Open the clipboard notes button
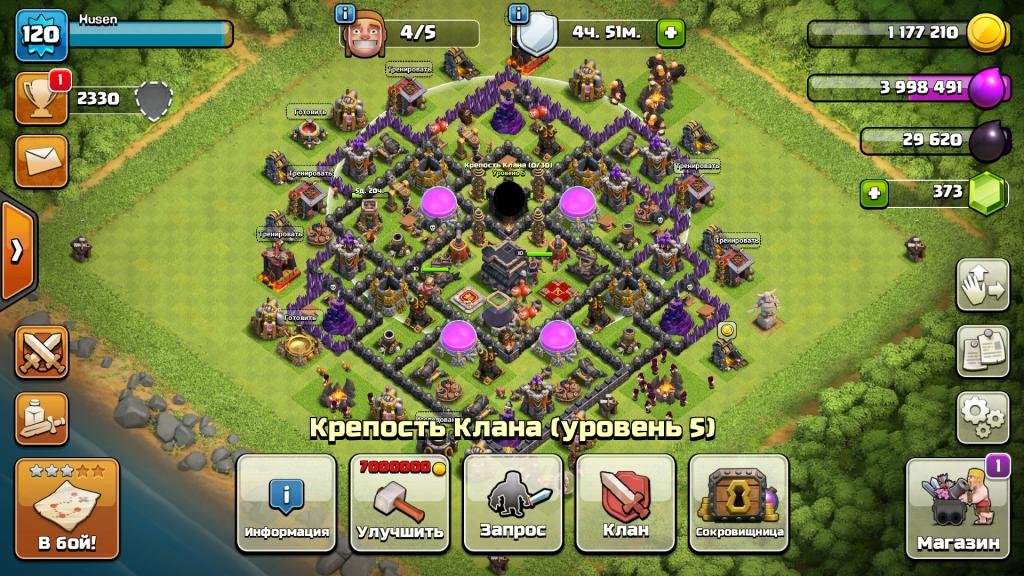 [x=982, y=351]
